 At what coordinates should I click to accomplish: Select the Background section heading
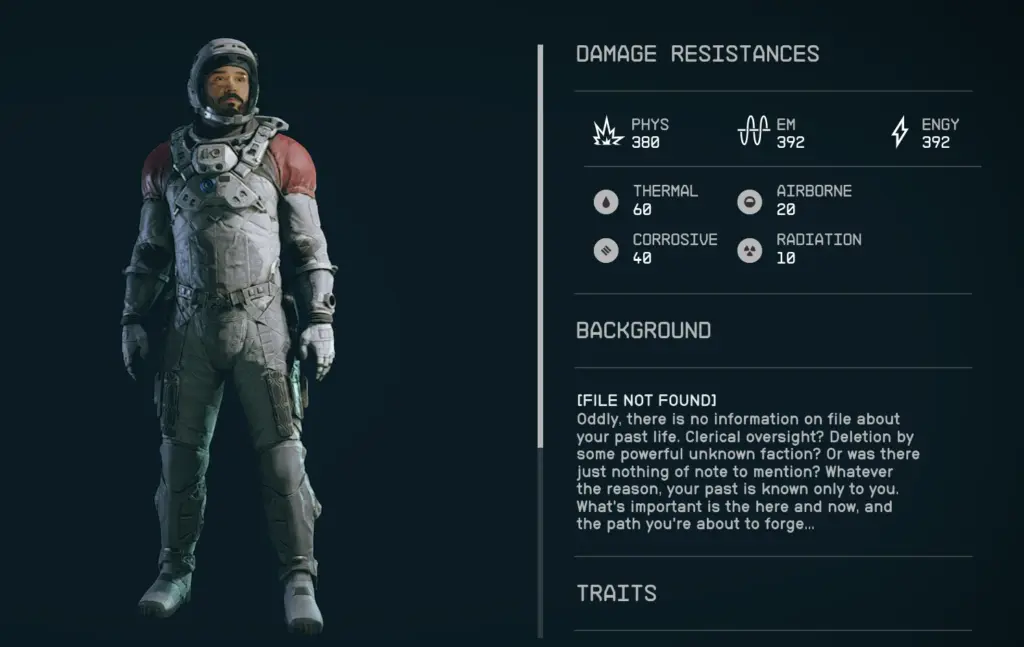point(643,330)
